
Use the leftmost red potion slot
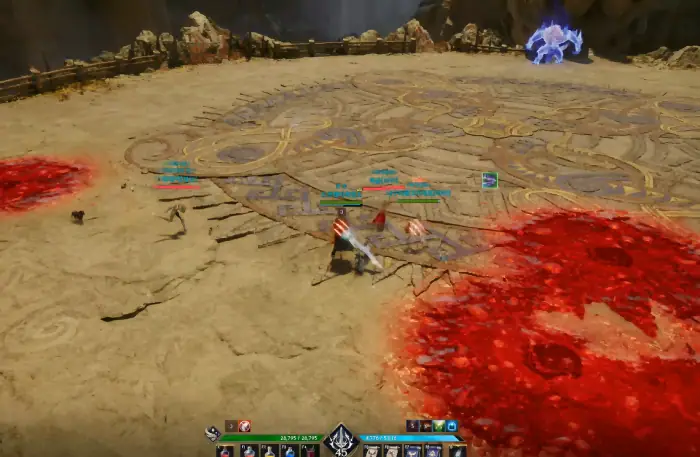(226, 451)
